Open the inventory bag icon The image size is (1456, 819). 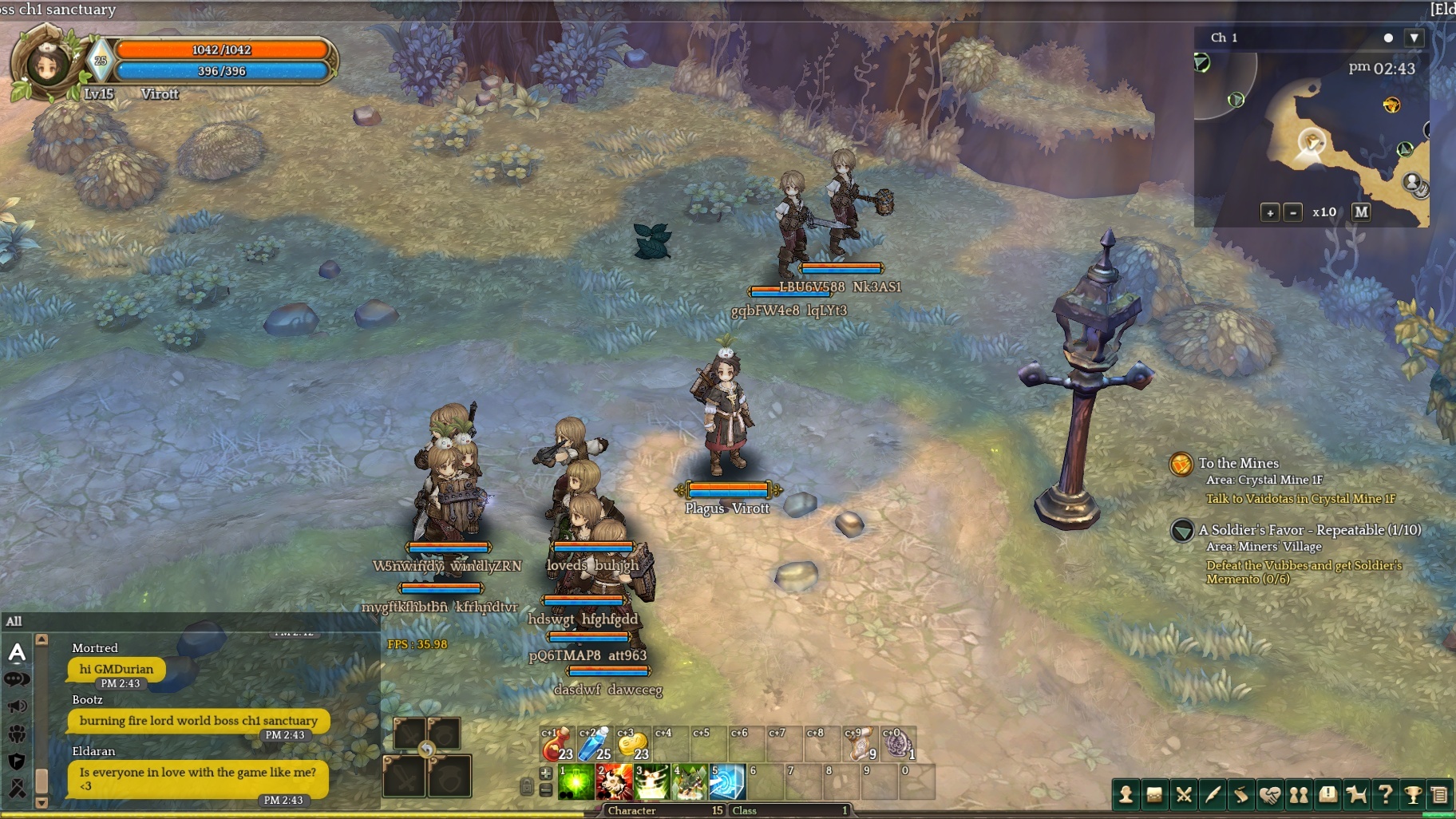1154,795
